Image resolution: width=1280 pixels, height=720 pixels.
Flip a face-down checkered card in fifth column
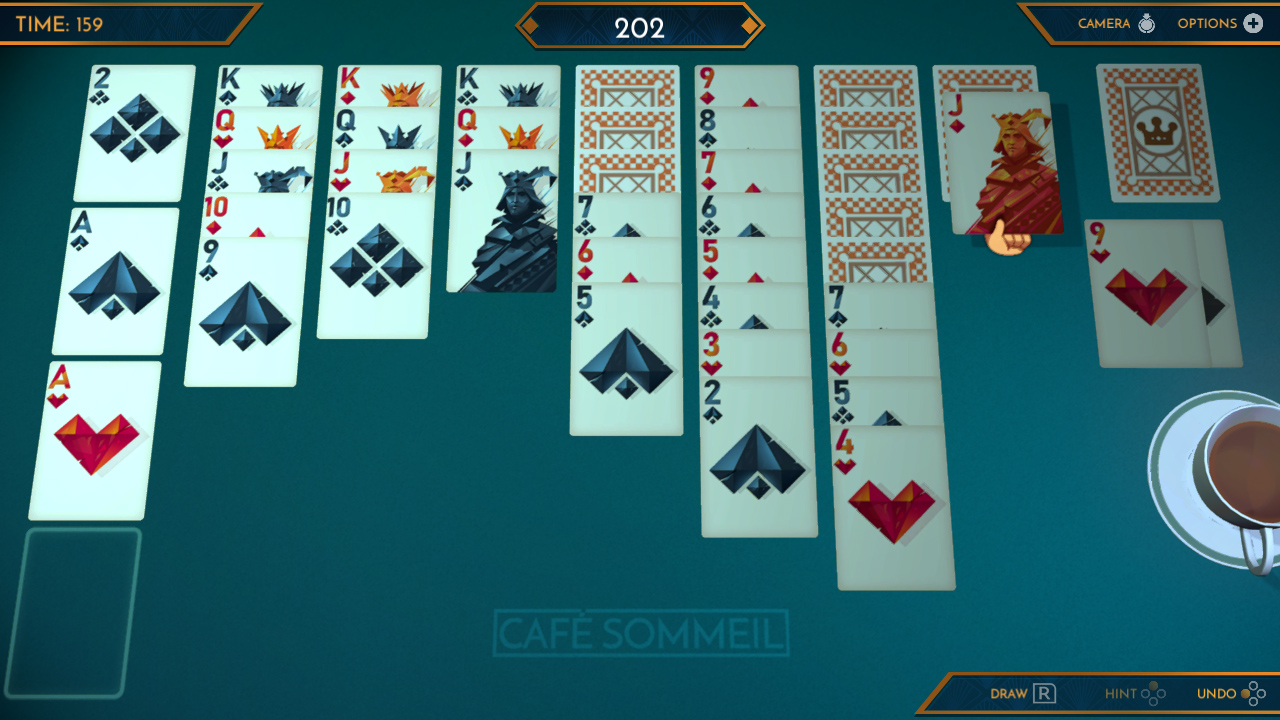tap(627, 130)
